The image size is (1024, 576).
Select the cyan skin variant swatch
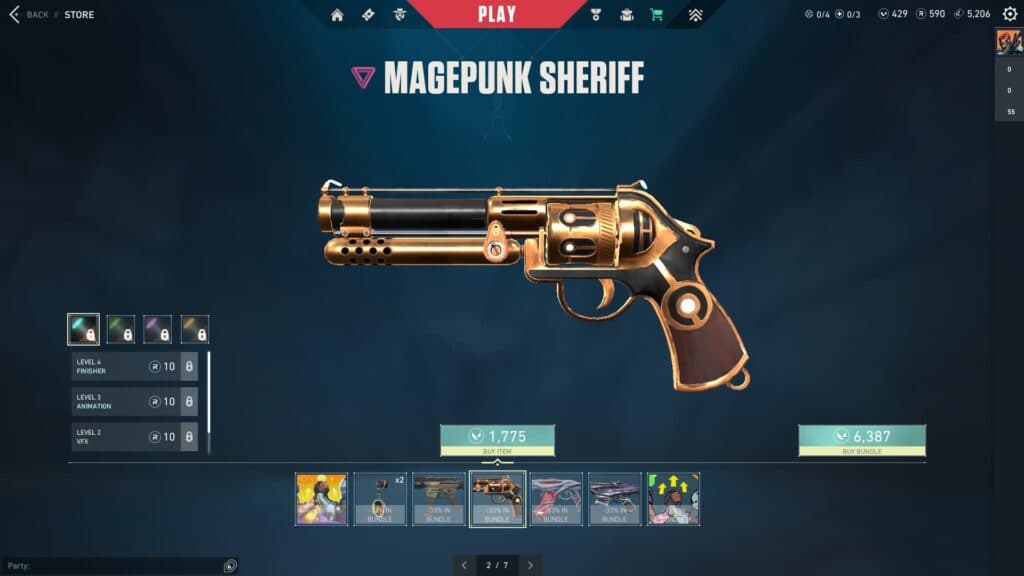tap(83, 329)
